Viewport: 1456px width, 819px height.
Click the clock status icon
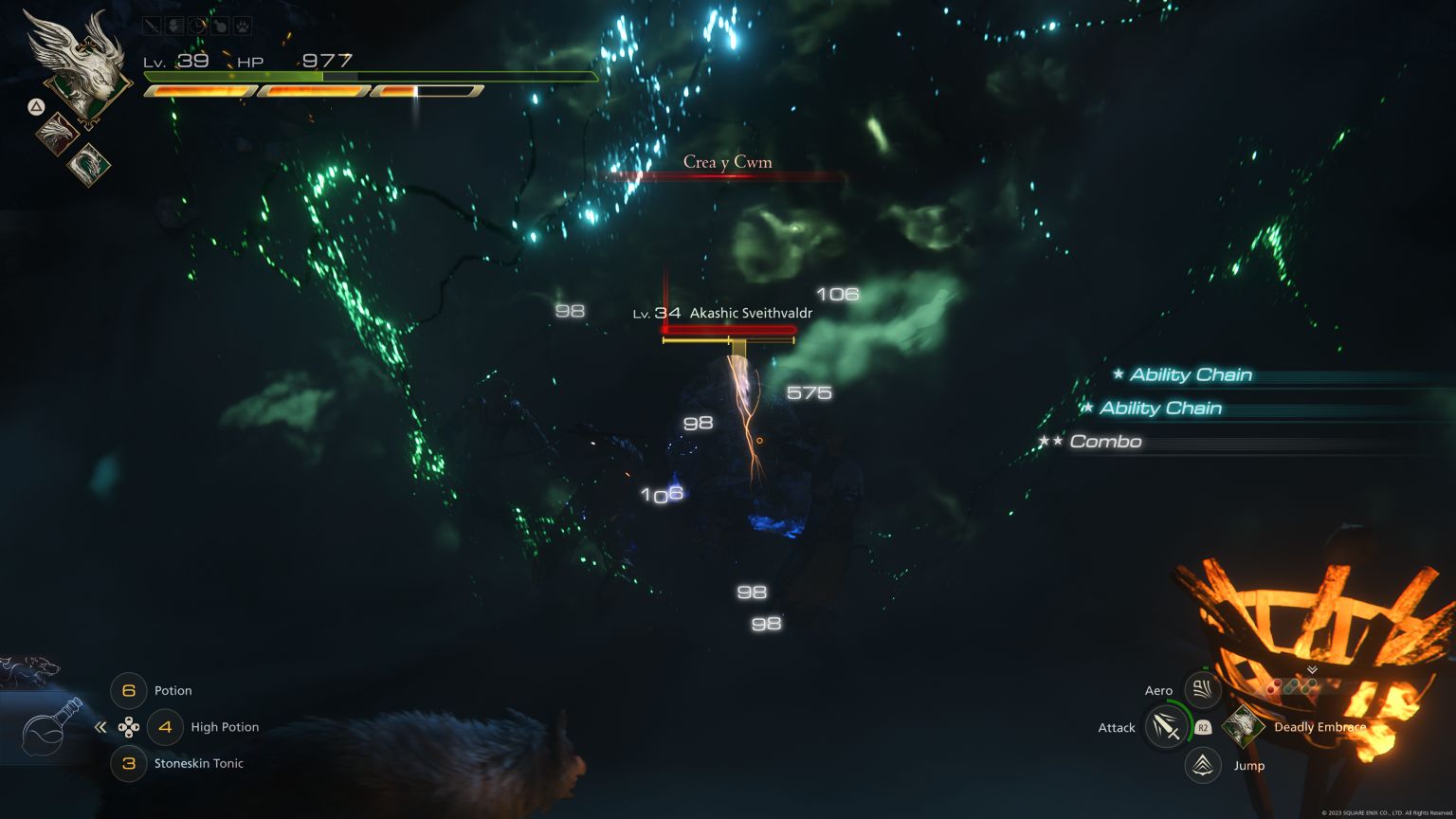tap(197, 27)
